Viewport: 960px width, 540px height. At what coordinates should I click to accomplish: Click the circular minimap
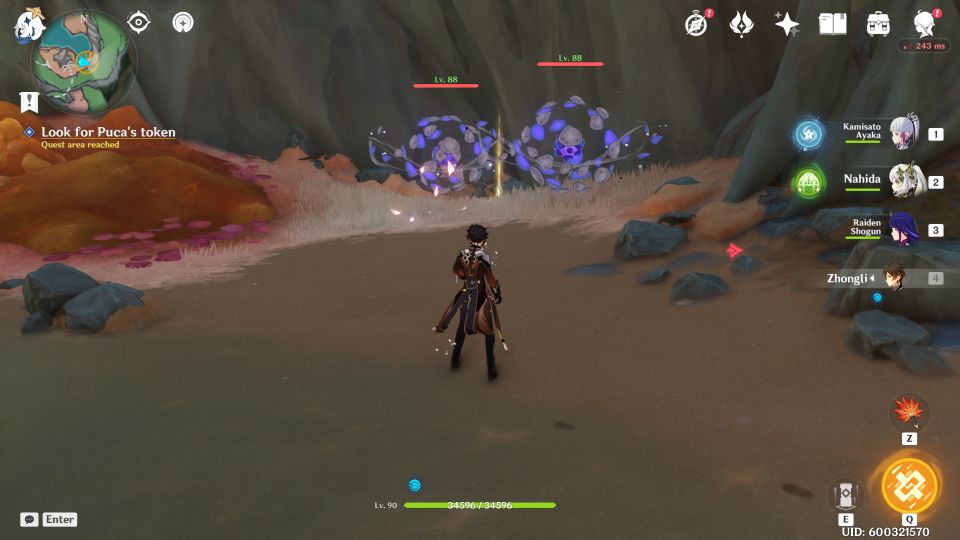(84, 61)
